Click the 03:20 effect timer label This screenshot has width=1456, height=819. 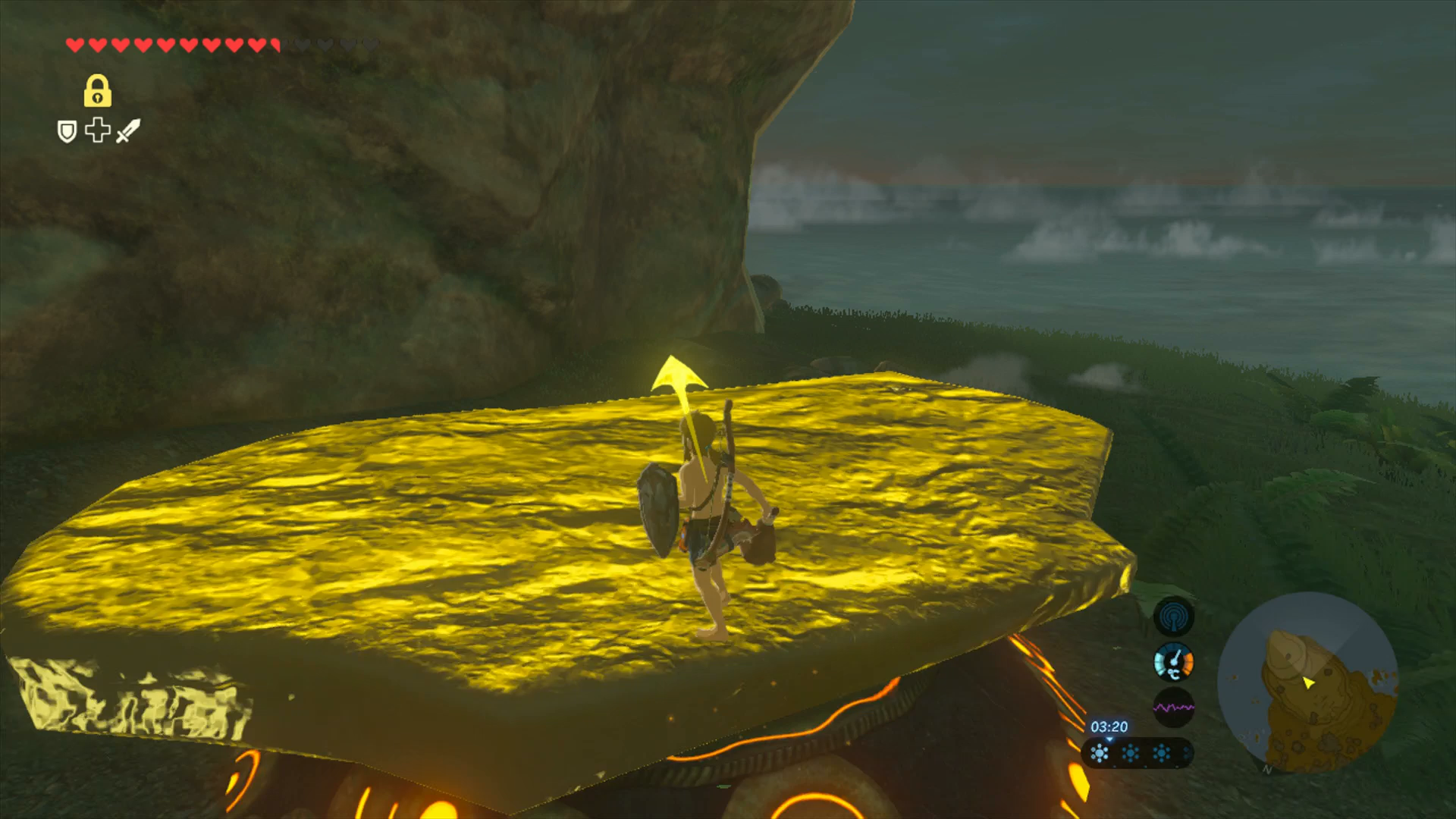(1110, 726)
